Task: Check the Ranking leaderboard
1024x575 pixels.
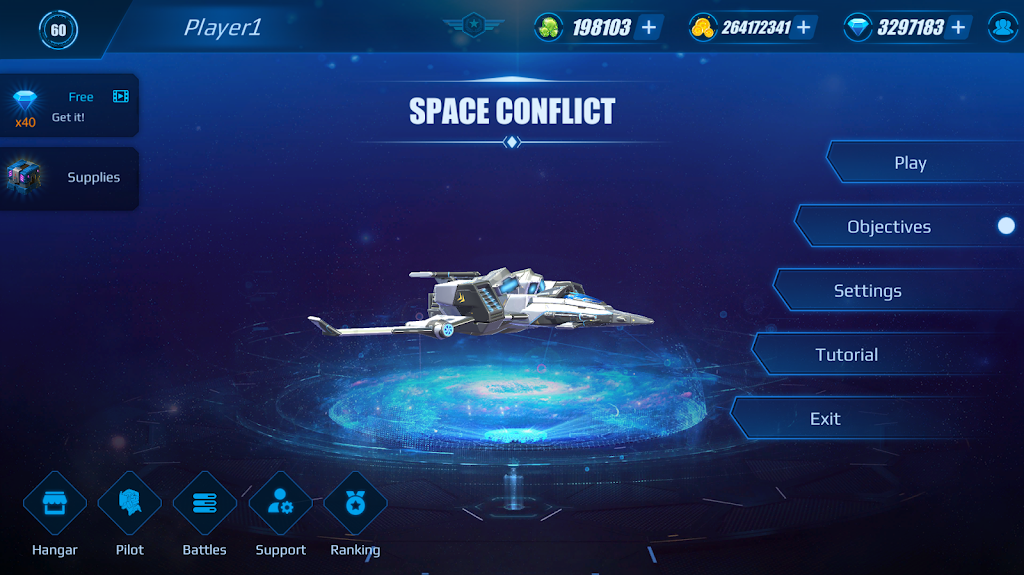Action: (x=355, y=503)
